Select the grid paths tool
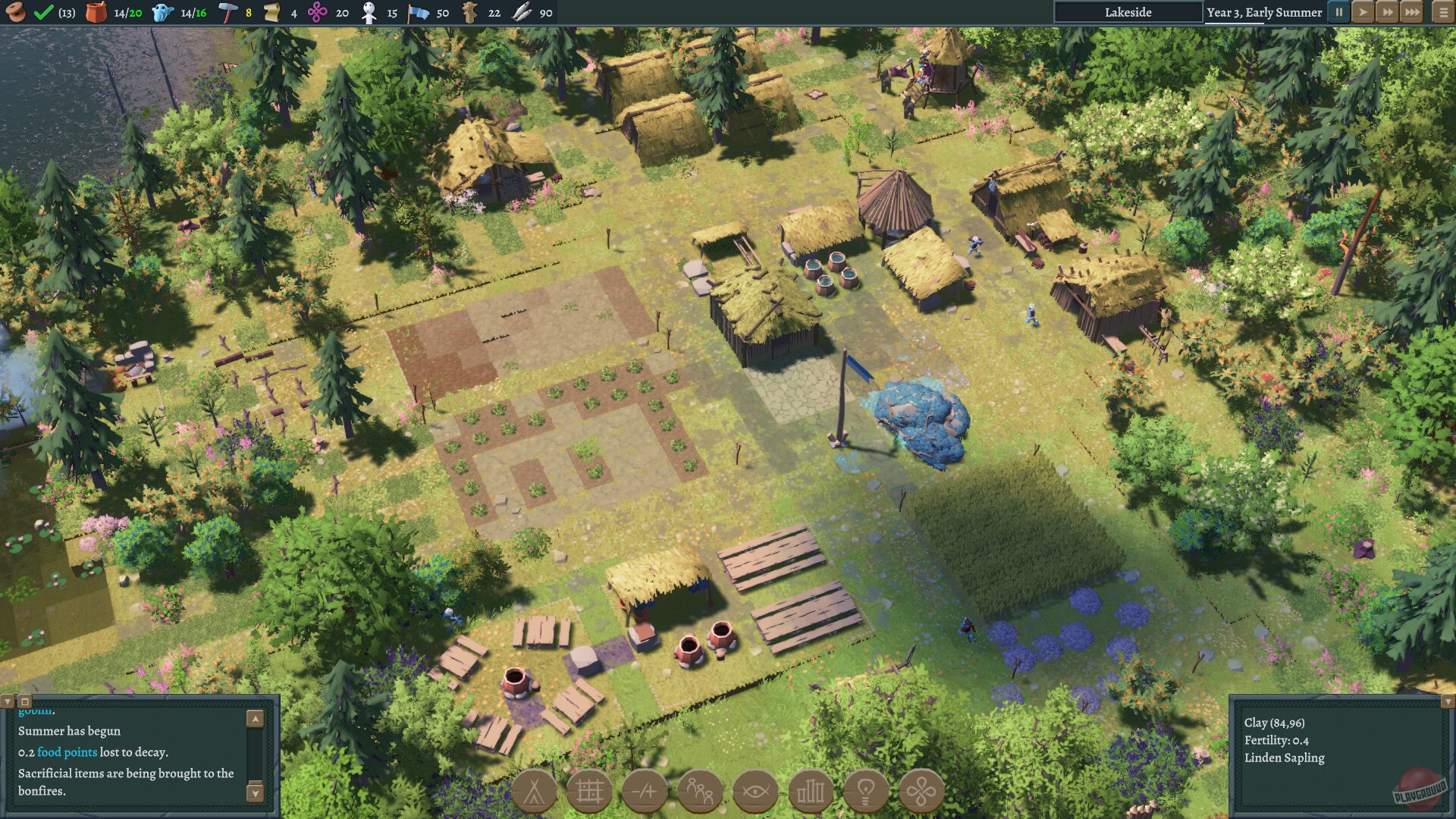 tap(591, 791)
